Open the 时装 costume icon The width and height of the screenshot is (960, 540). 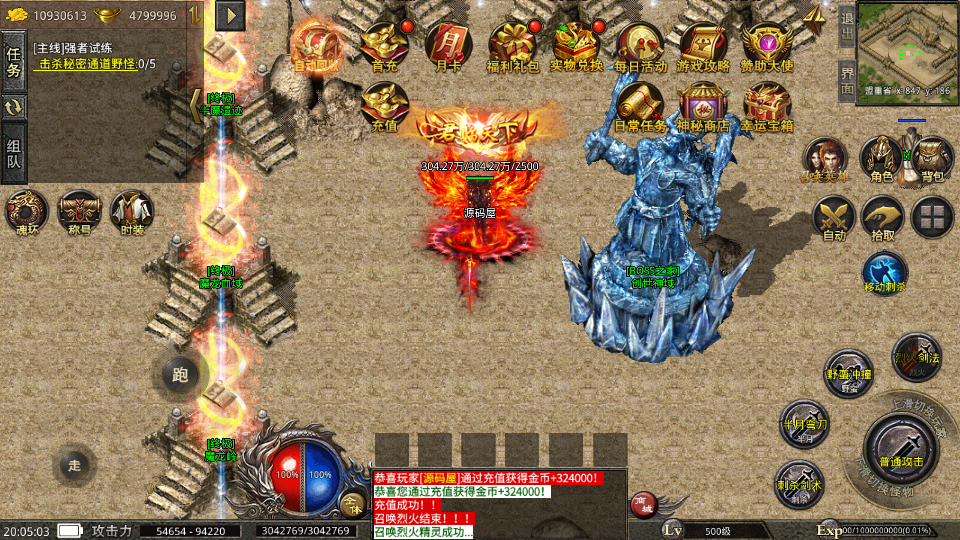pos(132,211)
